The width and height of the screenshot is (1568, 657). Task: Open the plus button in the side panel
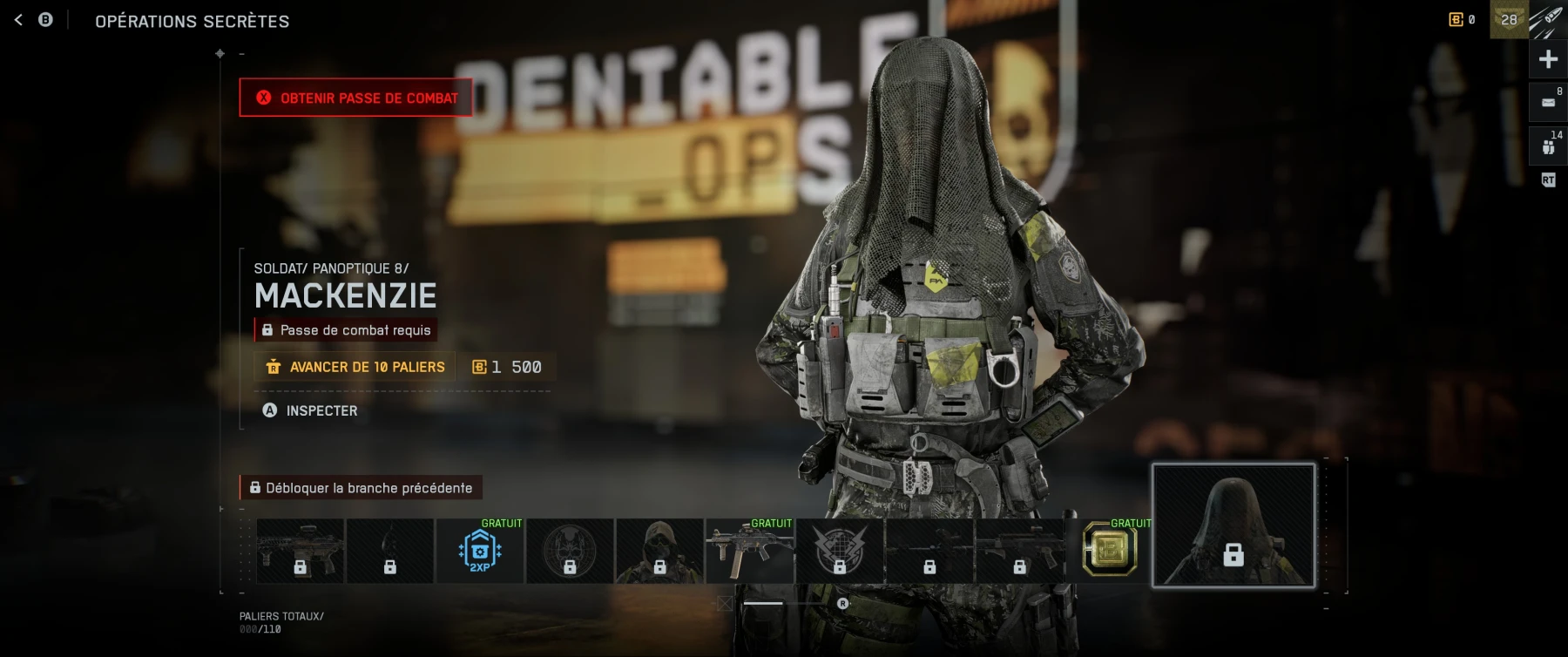coord(1548,59)
